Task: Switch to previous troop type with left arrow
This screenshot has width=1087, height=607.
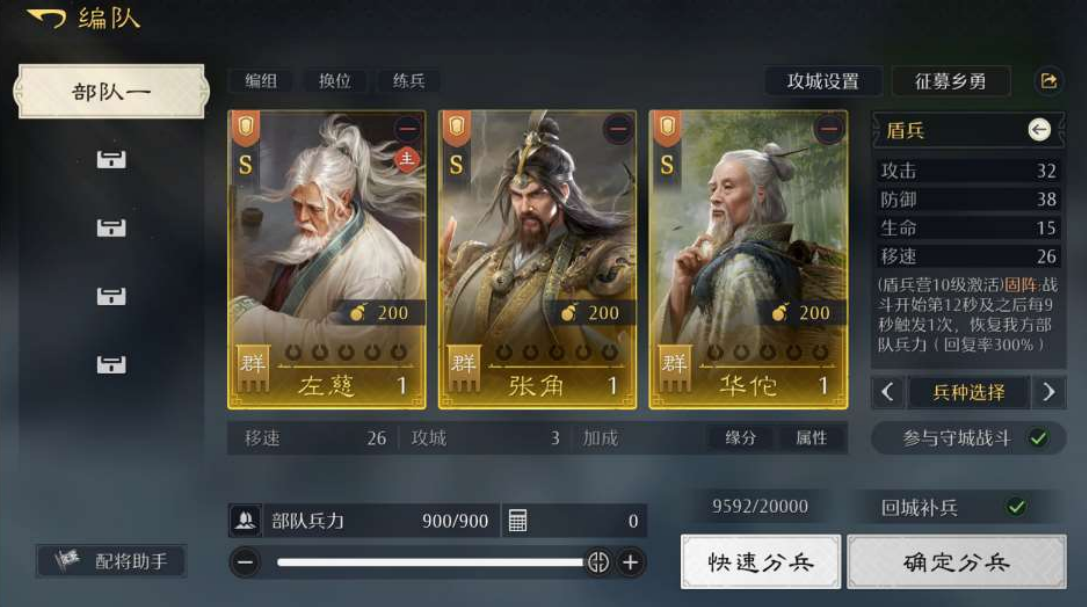Action: click(x=888, y=392)
